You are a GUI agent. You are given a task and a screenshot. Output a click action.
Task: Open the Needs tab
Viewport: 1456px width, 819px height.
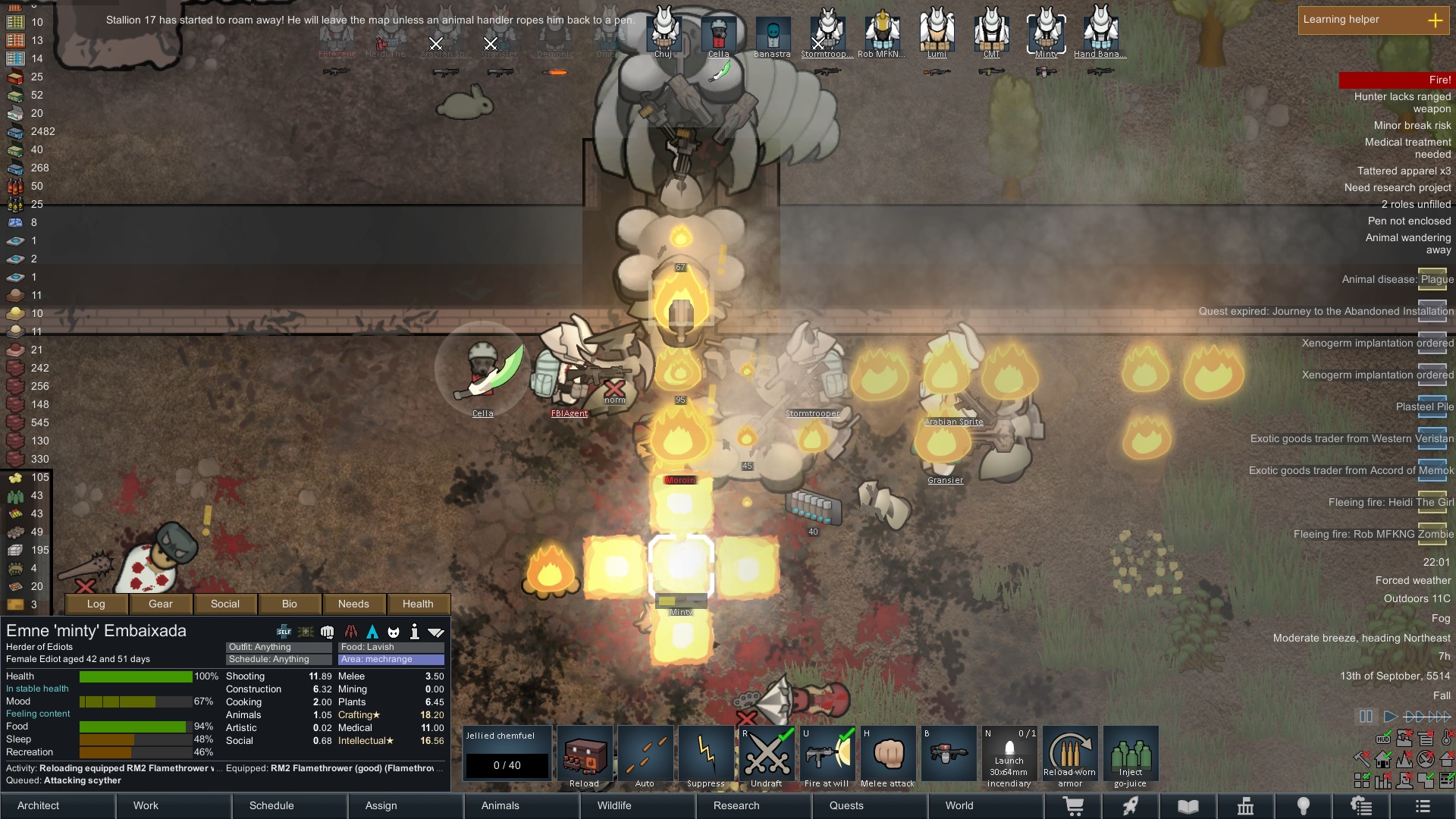(353, 604)
